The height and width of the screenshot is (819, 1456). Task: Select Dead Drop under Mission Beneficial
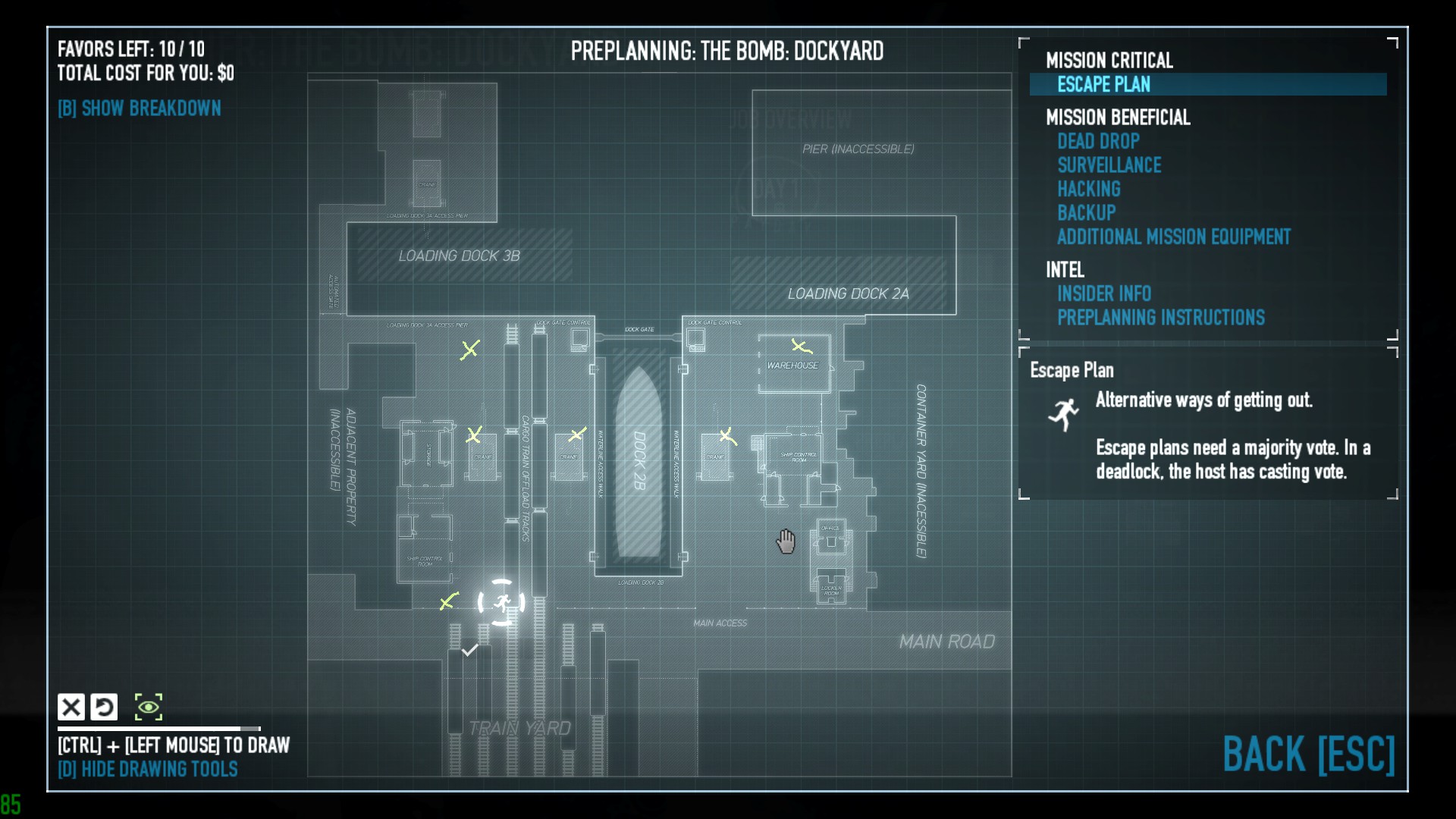click(1099, 141)
